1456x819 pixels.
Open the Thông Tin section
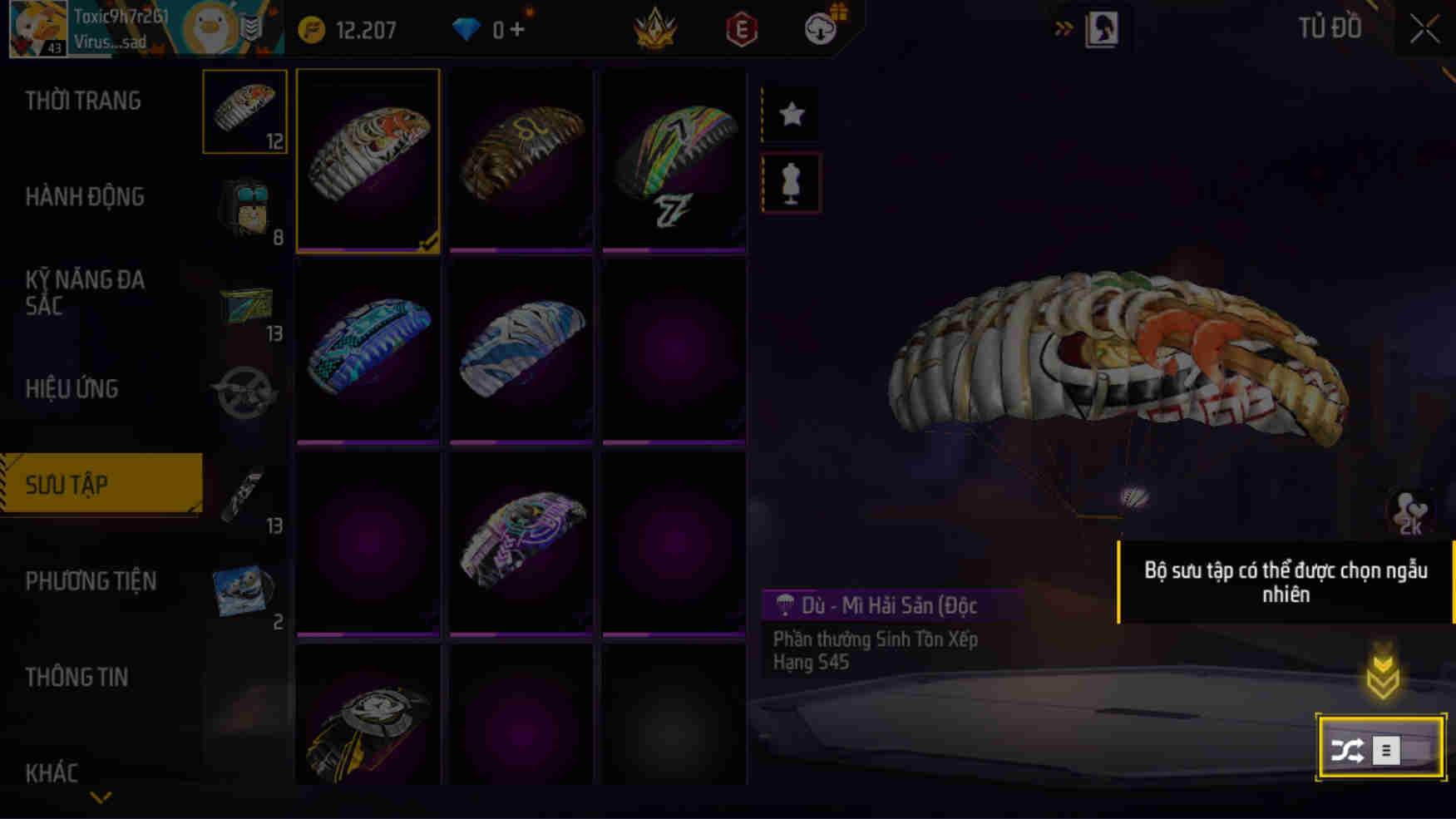point(79,677)
